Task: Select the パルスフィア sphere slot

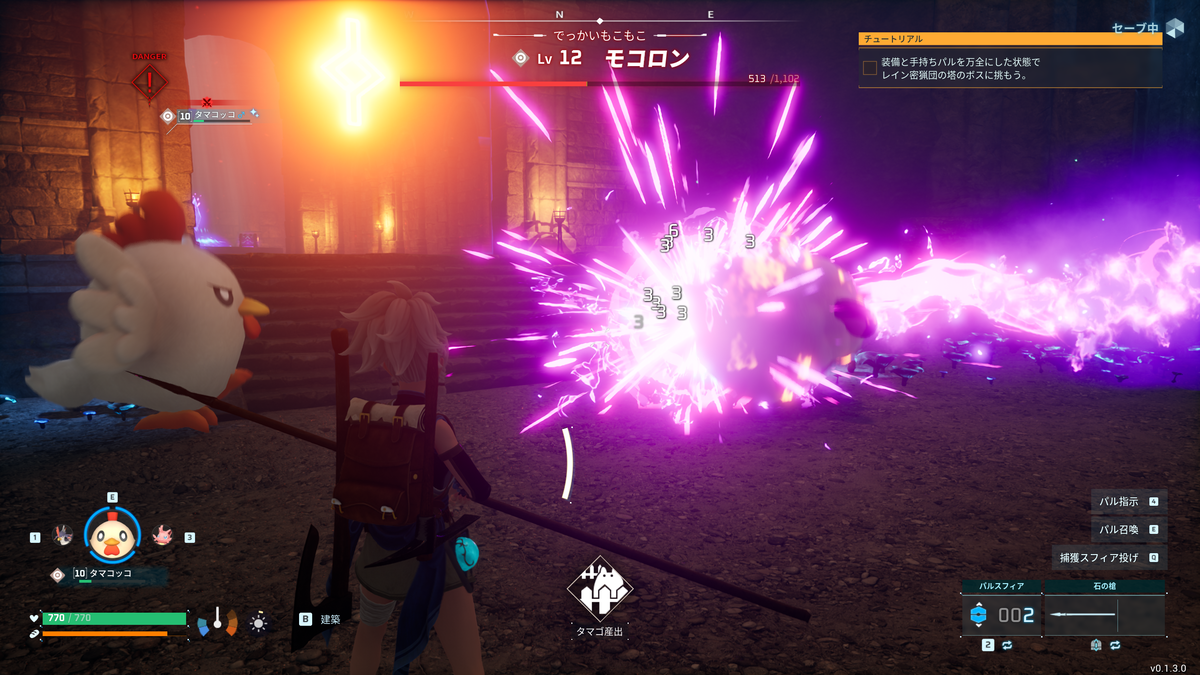Action: pos(1000,615)
